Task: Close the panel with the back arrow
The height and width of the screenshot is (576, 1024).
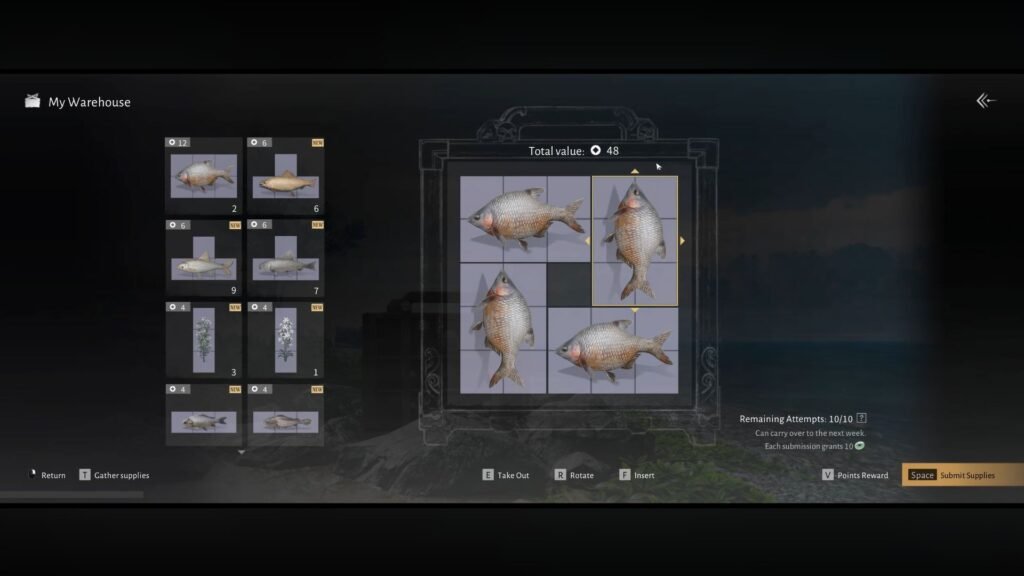Action: pyautogui.click(x=986, y=100)
